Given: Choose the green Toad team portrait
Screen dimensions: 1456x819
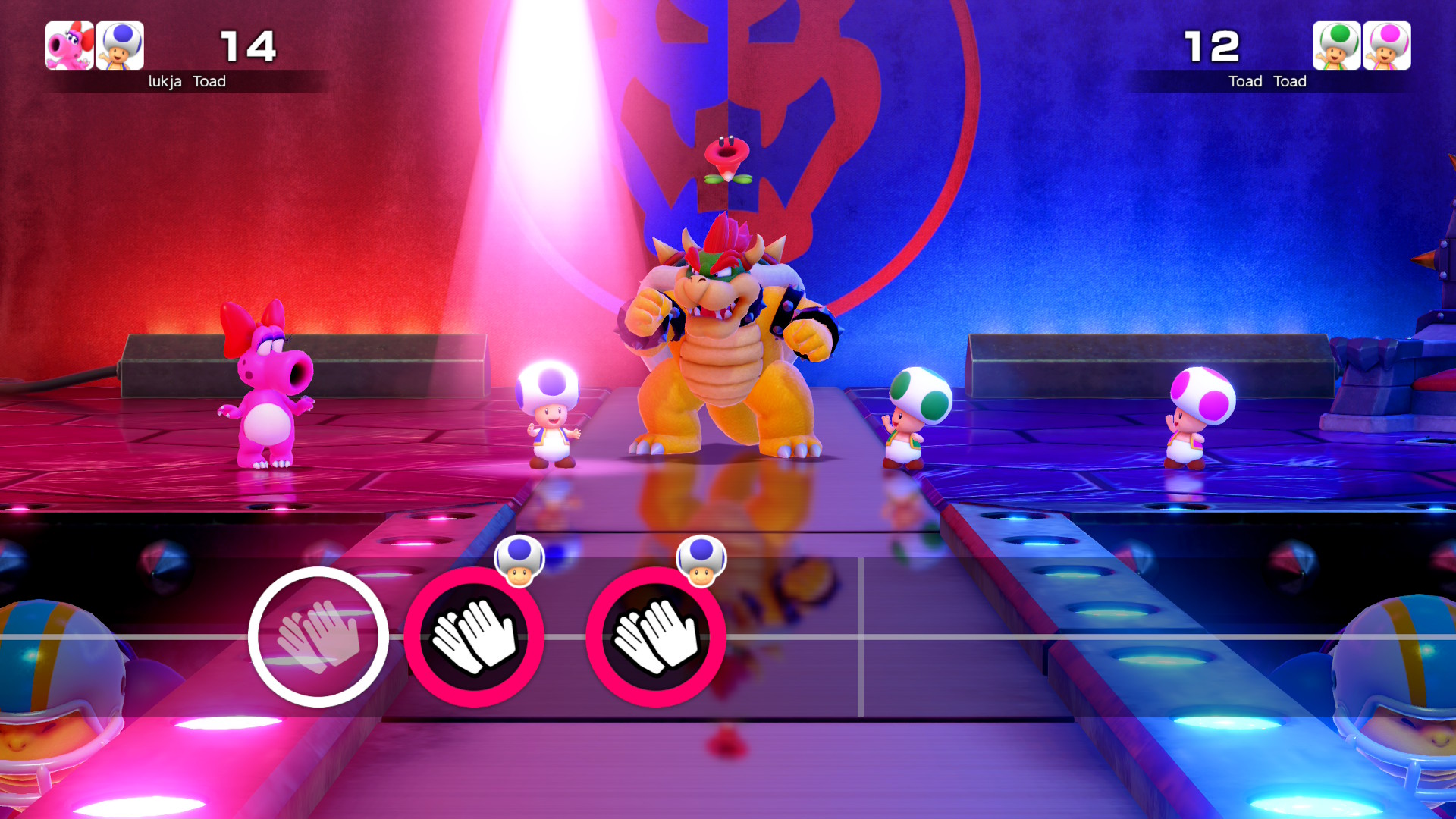Looking at the screenshot, I should 1336,45.
